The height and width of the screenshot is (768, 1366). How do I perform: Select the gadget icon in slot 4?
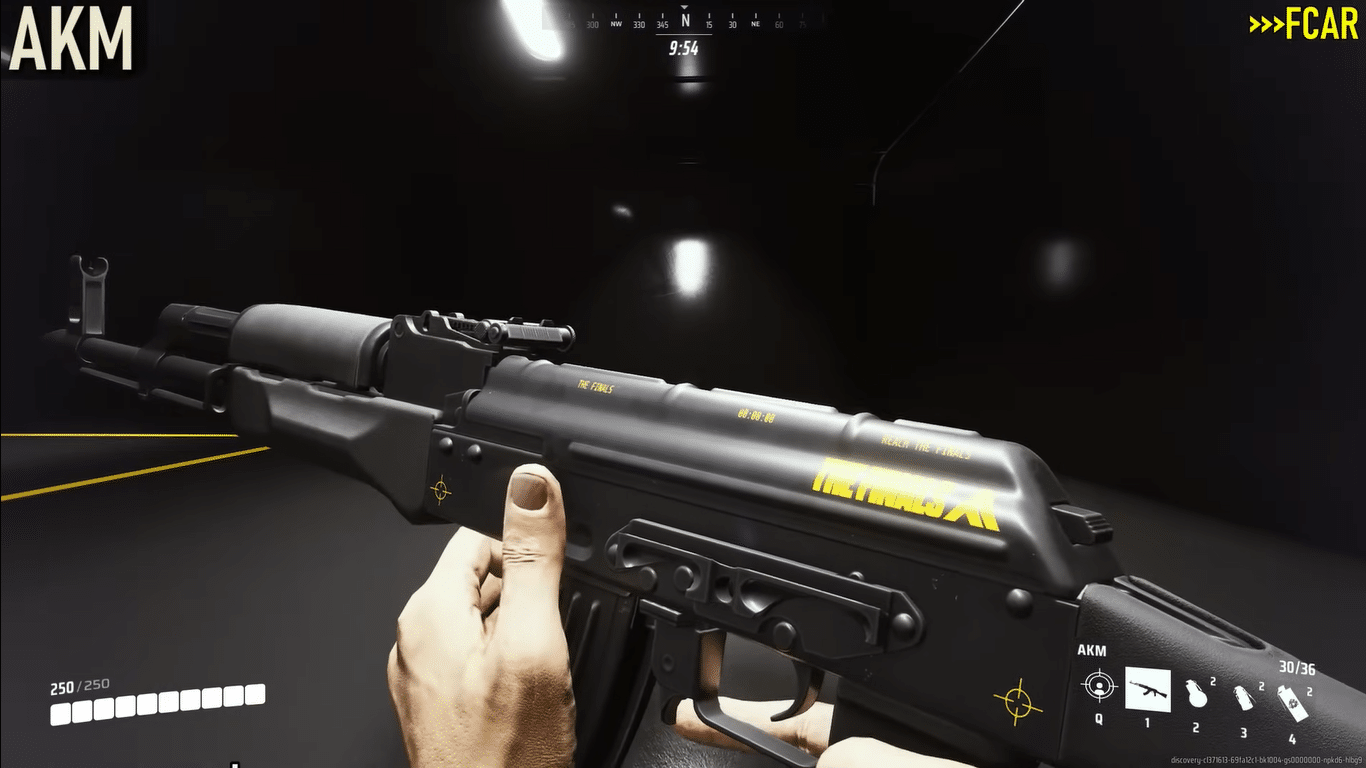point(1293,700)
